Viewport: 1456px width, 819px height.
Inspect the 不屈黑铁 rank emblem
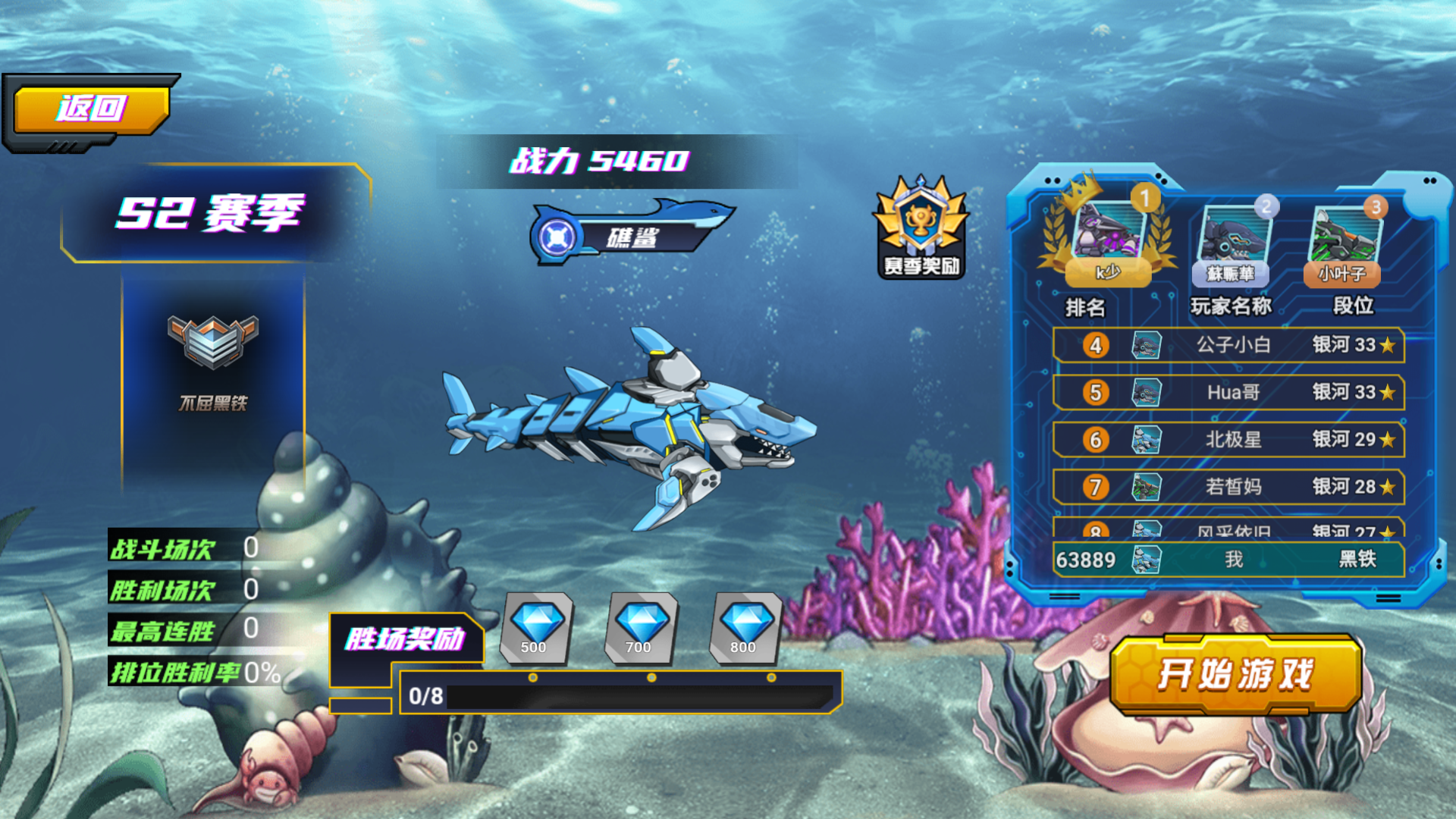(x=213, y=343)
